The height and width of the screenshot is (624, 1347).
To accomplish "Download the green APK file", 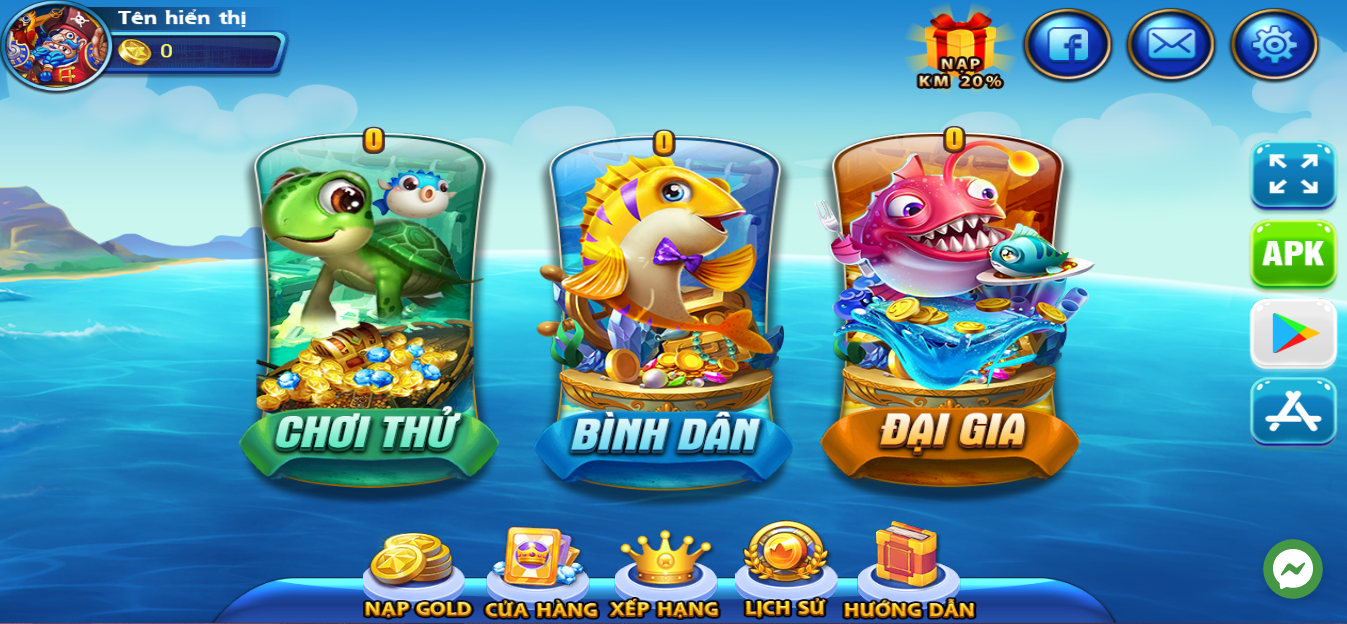I will tap(1293, 254).
